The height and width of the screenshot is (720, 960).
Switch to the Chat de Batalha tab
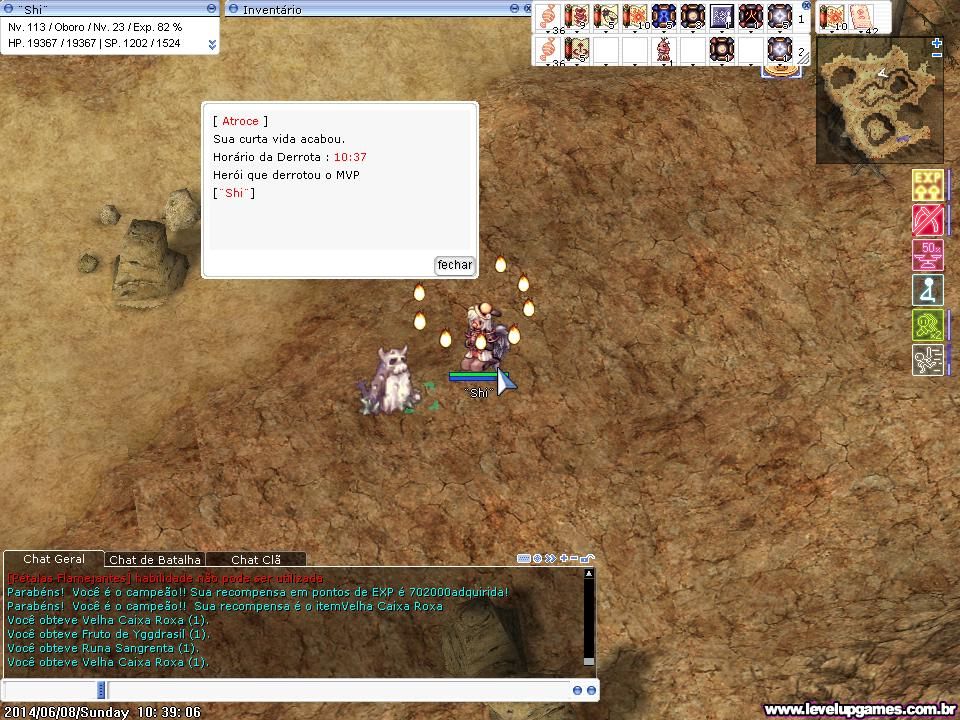[155, 560]
